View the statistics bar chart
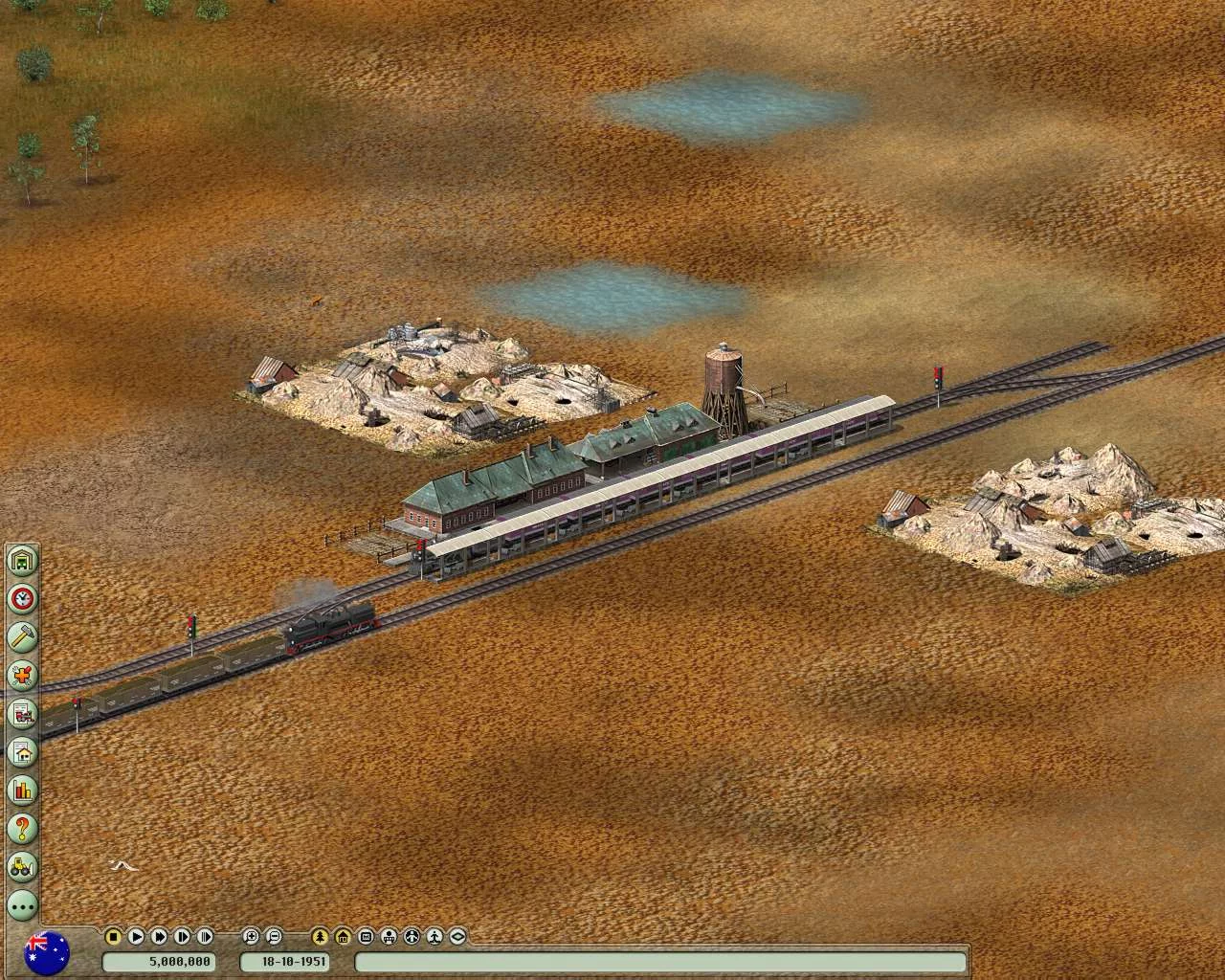Screen dimensions: 1225x980 [x=21, y=791]
